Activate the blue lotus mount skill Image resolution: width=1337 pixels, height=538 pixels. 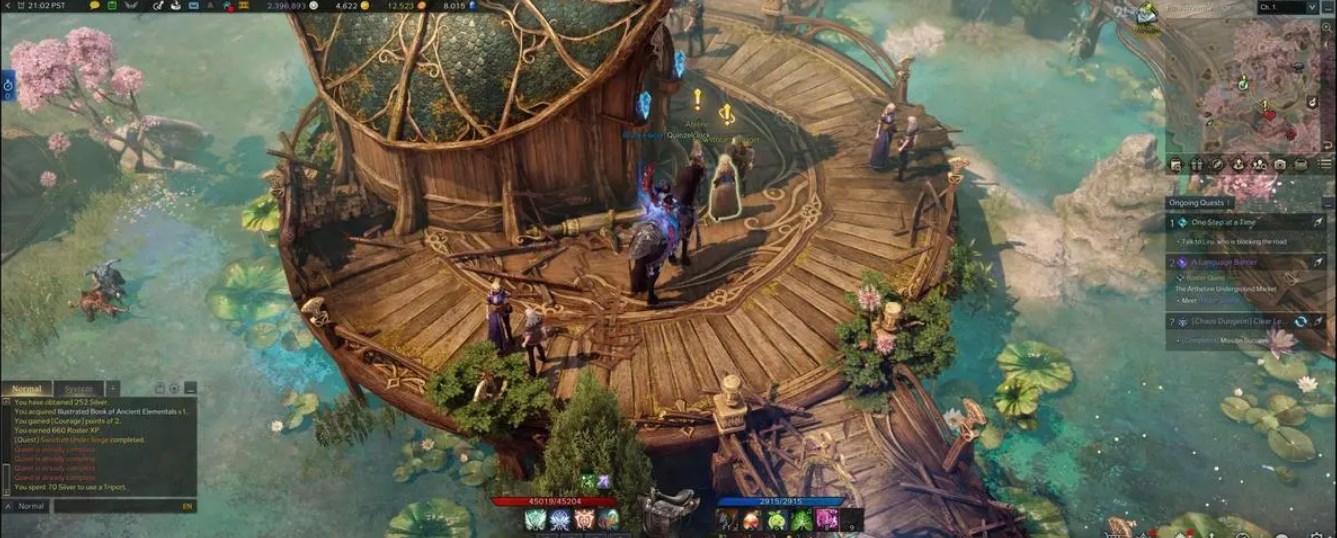pos(561,520)
